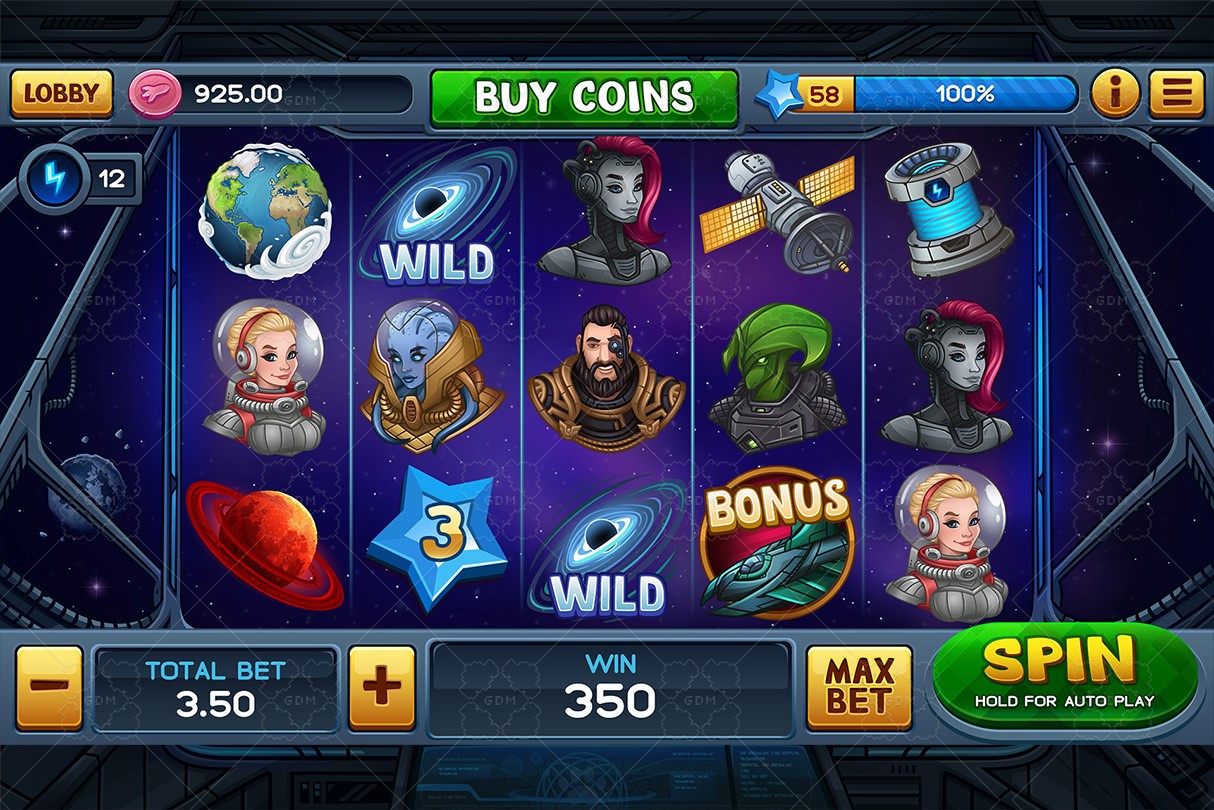Open the hamburger menu

(x=1175, y=94)
